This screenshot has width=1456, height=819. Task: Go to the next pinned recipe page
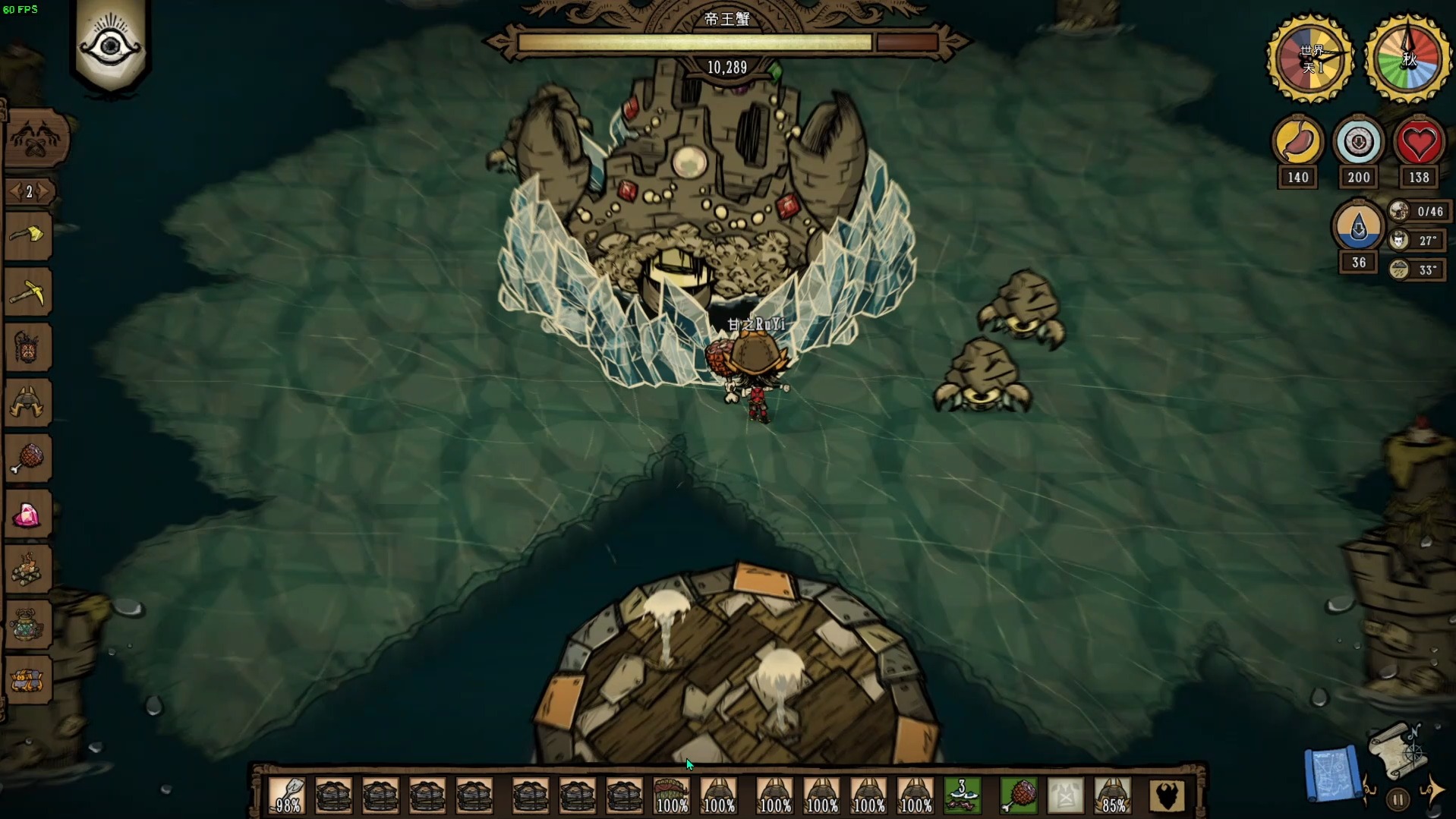(46, 191)
